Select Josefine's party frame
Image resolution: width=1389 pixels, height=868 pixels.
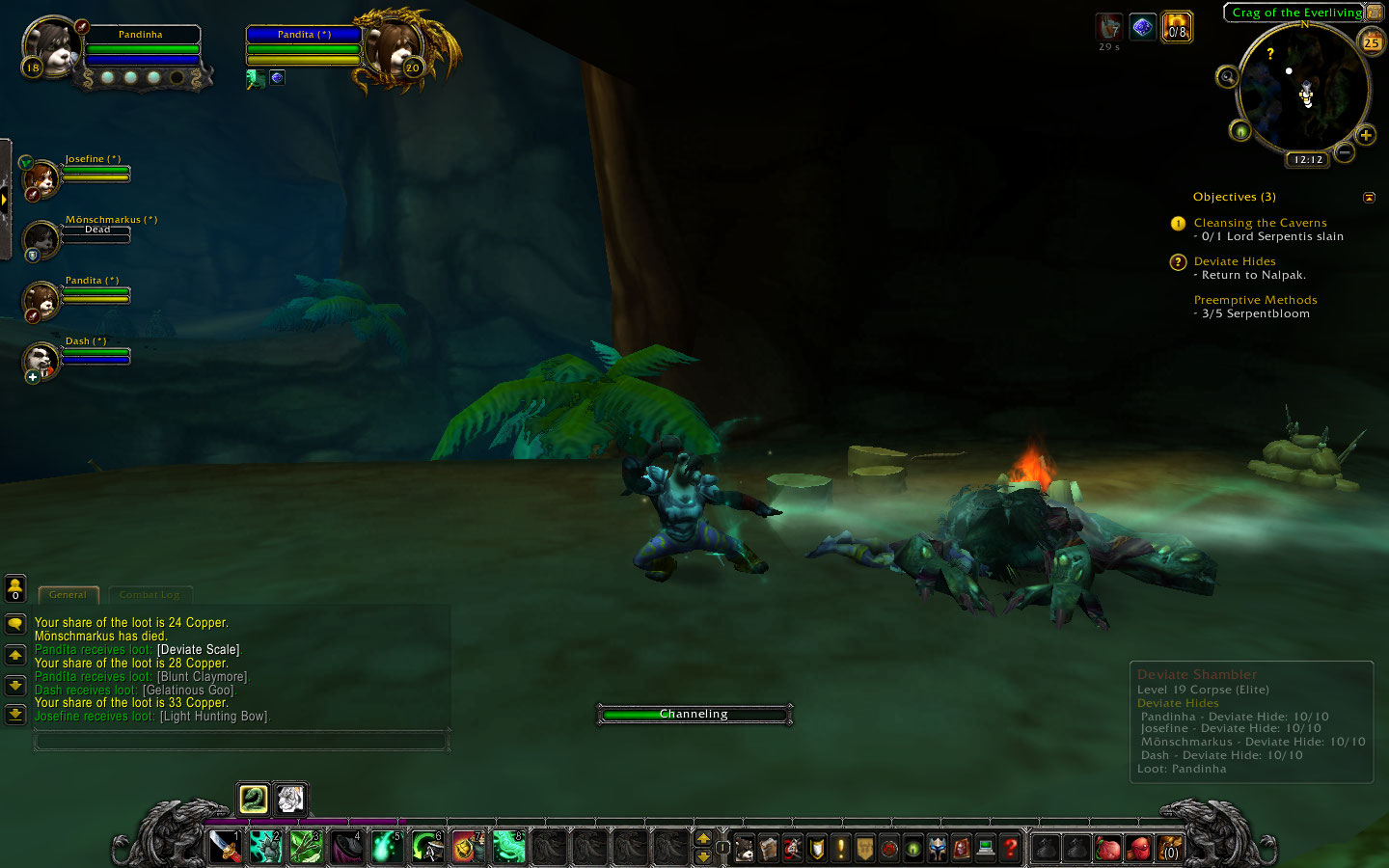click(41, 179)
